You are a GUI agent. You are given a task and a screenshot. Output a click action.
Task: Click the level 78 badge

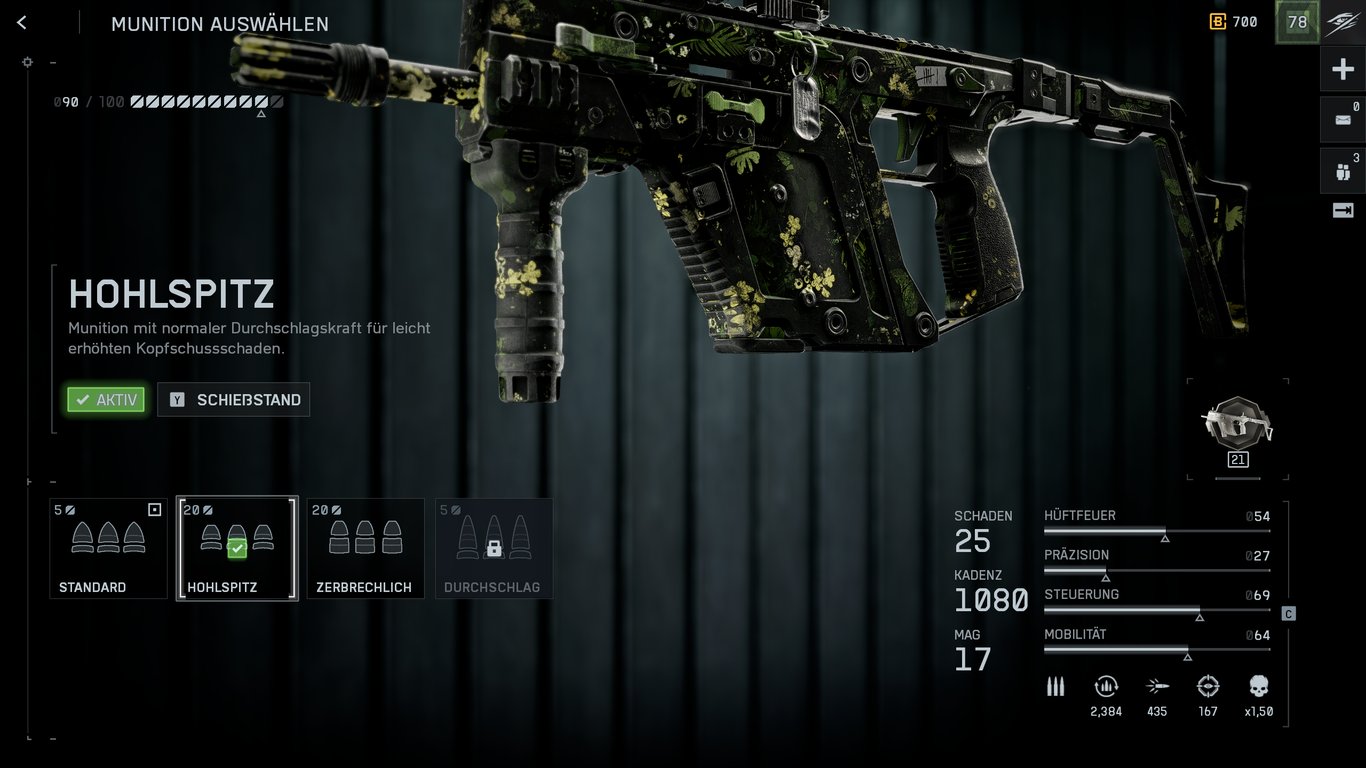click(1296, 21)
